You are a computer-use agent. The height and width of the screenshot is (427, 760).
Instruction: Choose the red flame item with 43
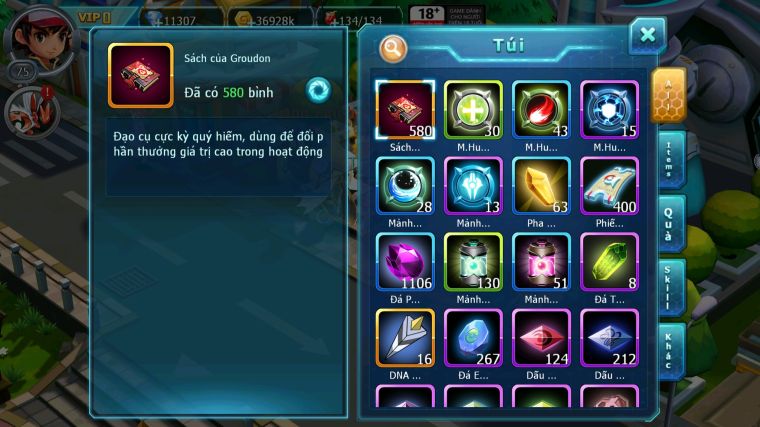pos(541,109)
